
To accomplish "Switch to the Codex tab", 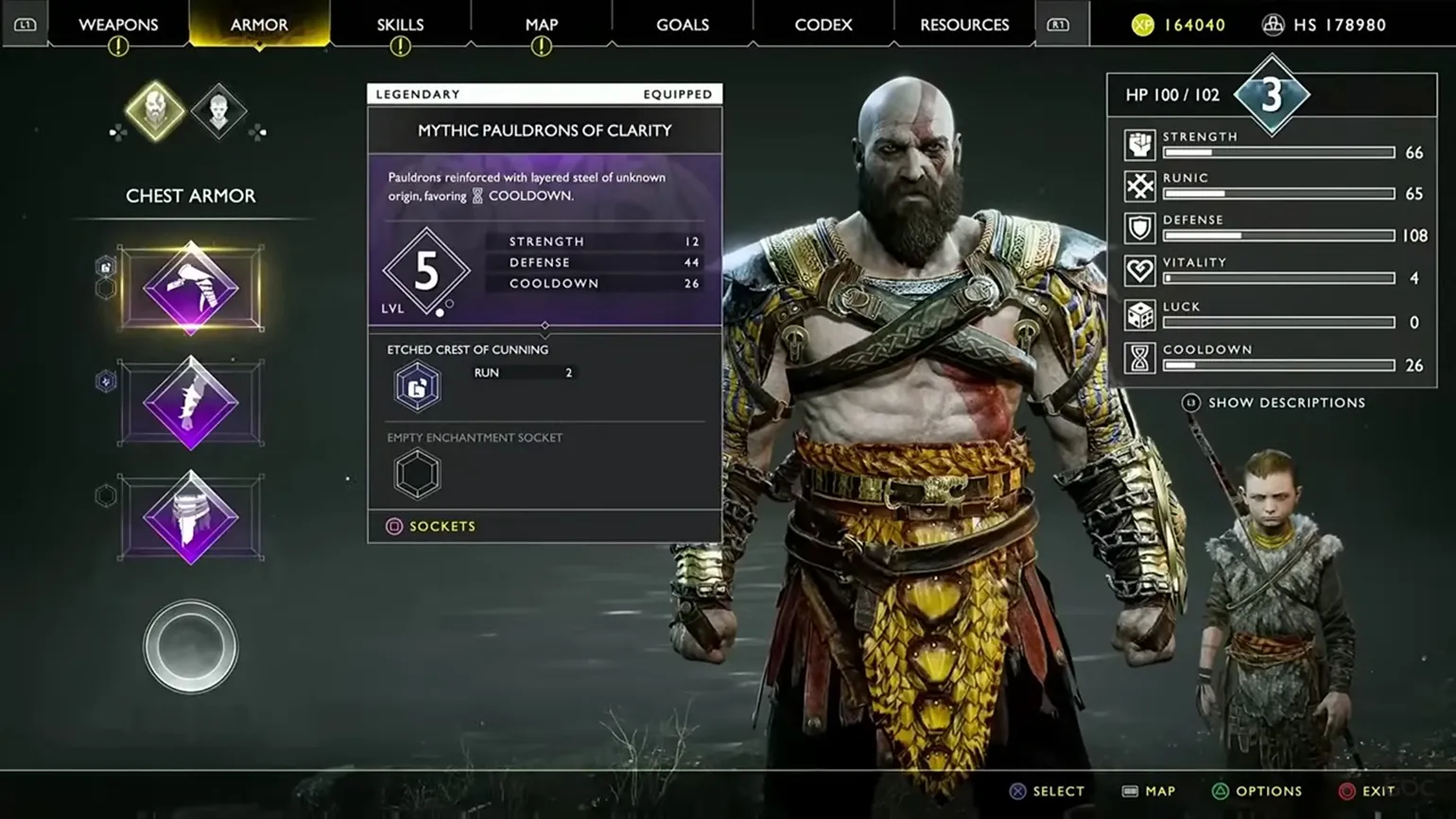I will tap(823, 25).
